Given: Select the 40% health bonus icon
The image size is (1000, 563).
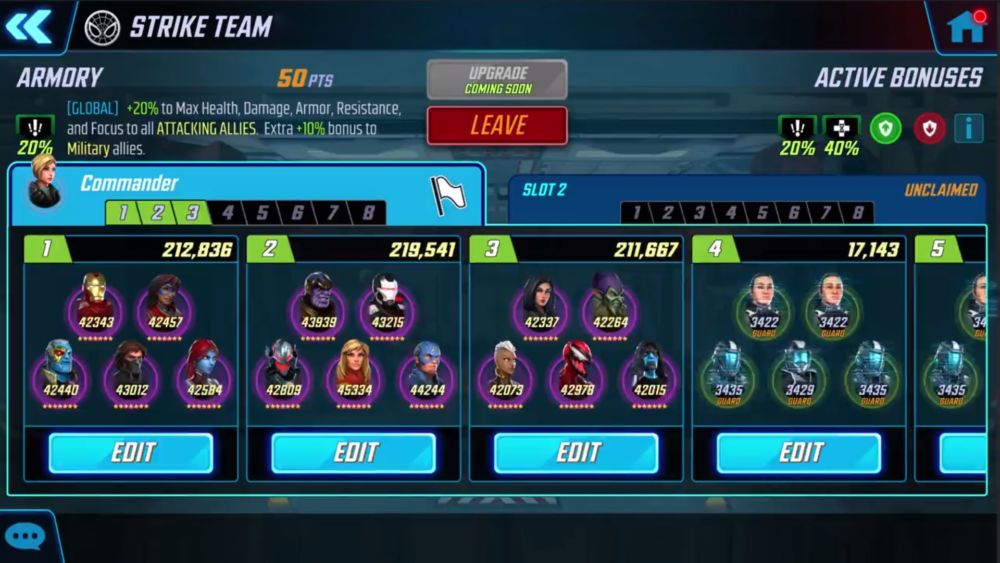Looking at the screenshot, I should coord(841,128).
